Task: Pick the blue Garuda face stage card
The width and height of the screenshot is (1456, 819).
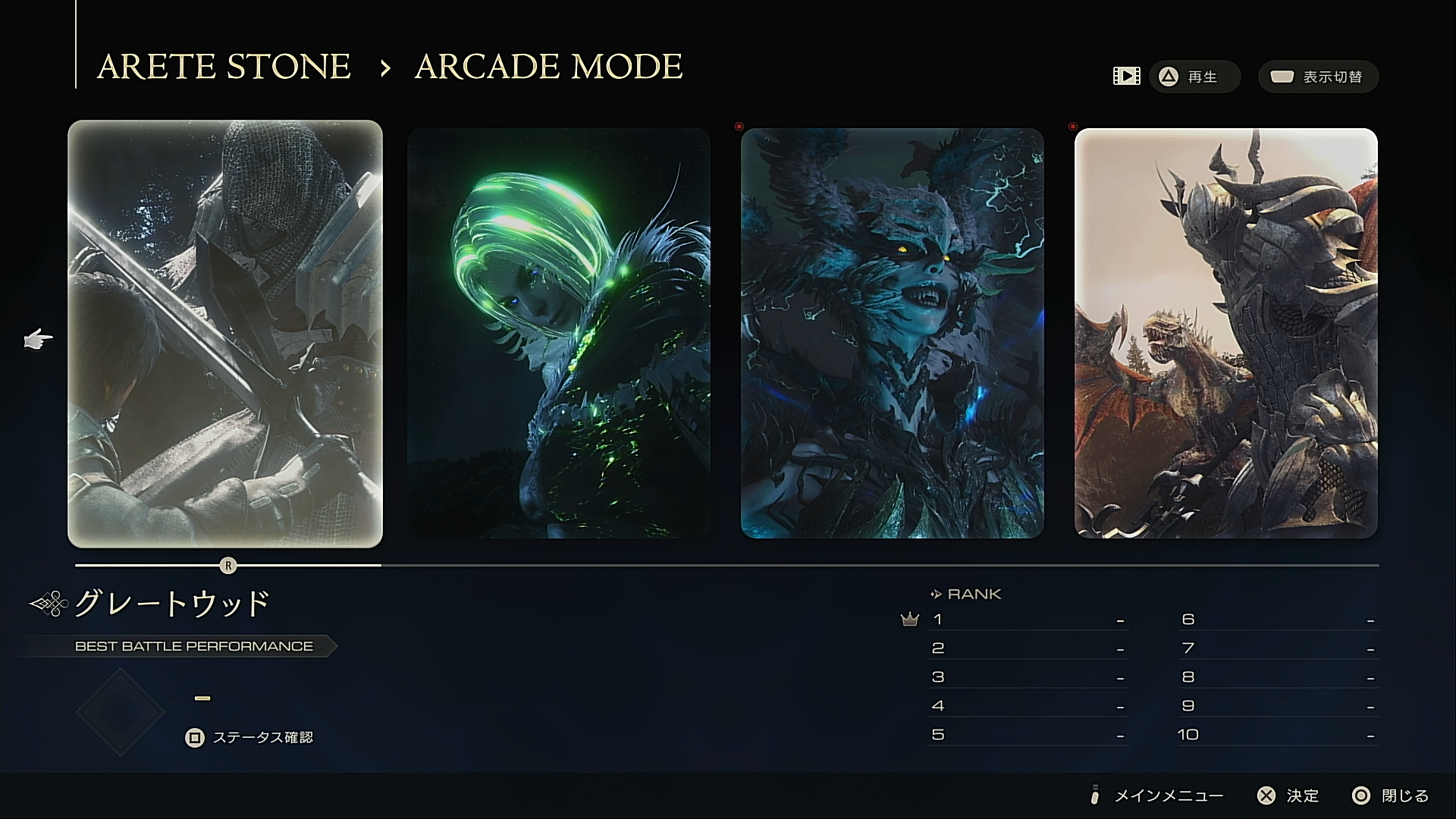Action: 892,334
